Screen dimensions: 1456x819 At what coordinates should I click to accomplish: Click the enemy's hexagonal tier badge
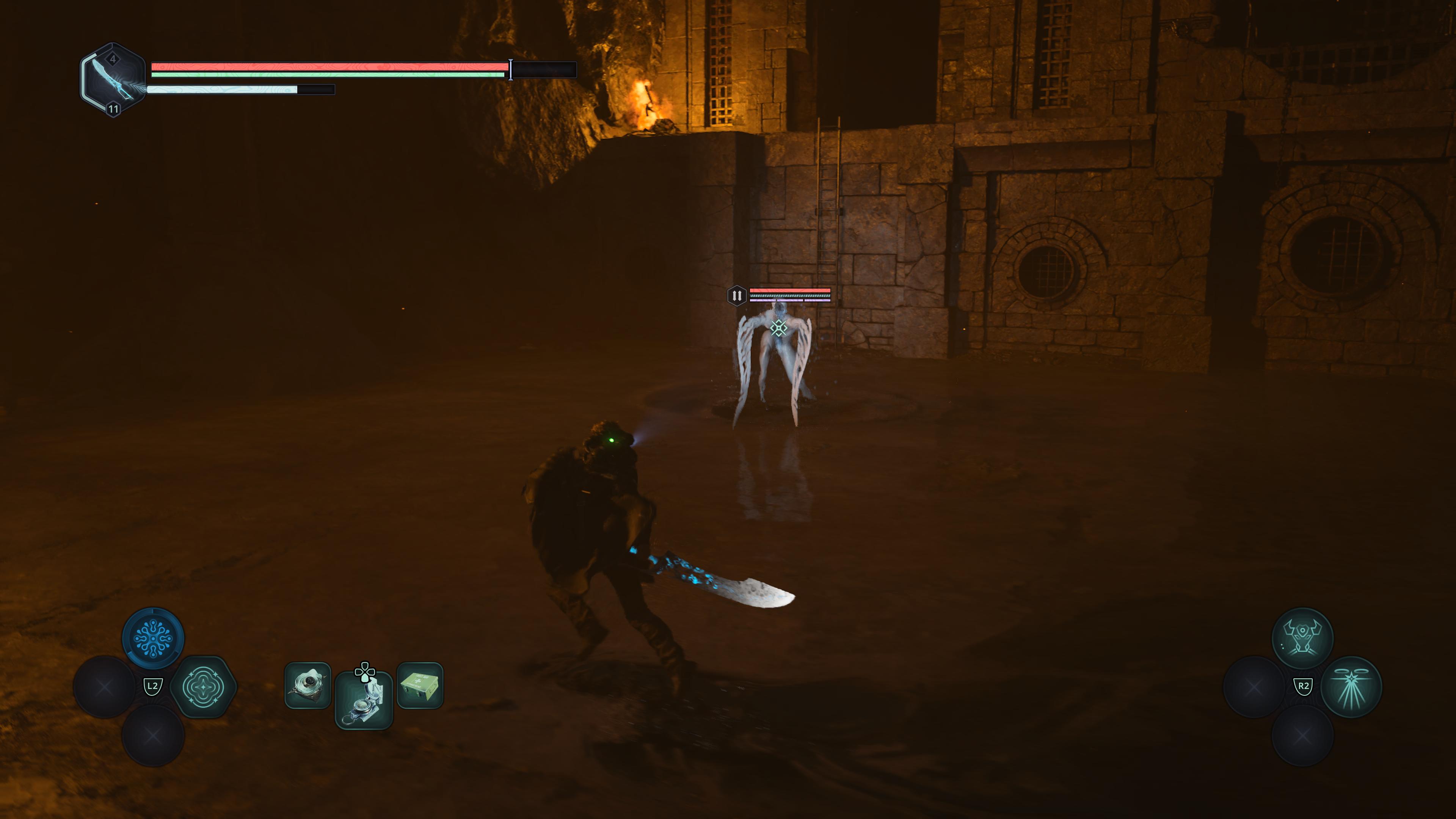click(x=736, y=295)
